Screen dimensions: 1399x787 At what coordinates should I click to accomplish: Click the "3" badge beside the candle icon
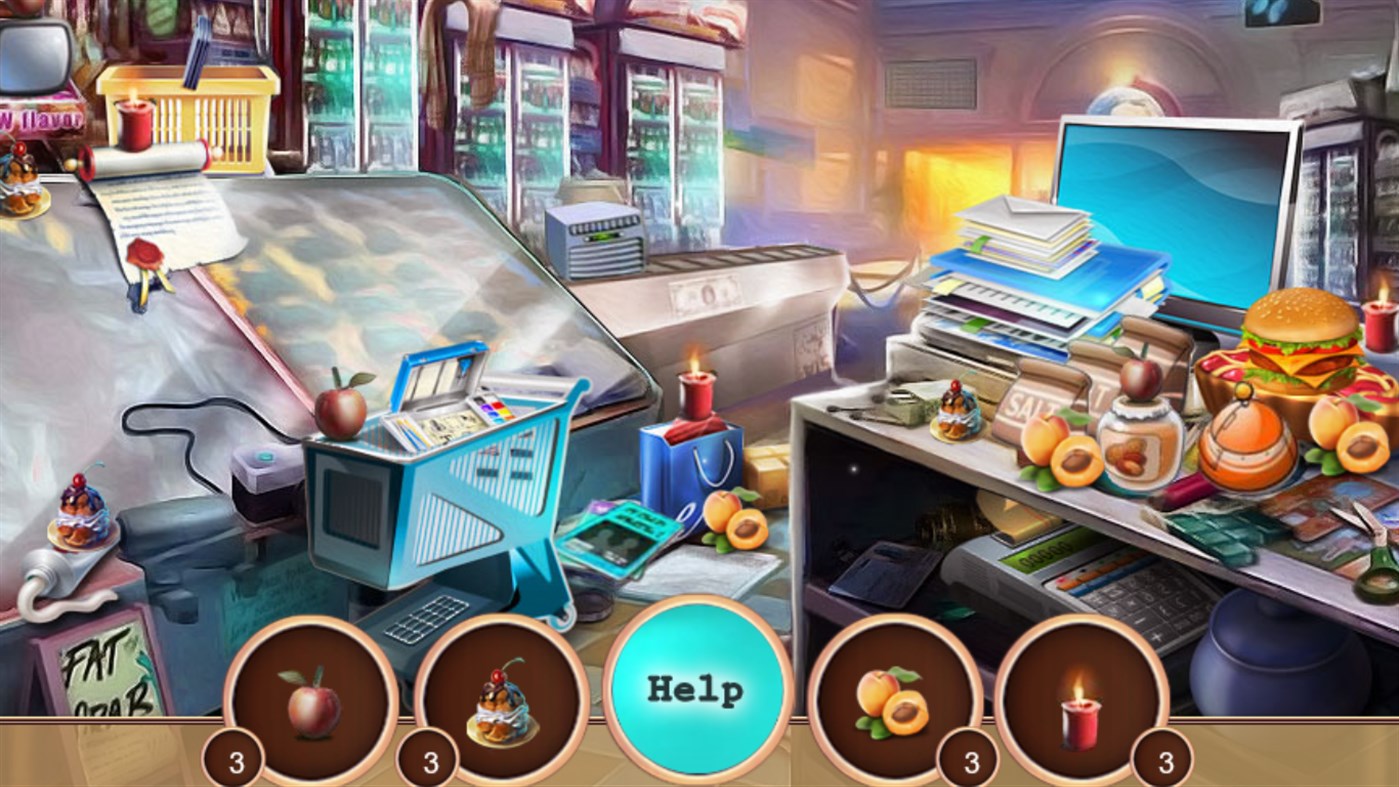(x=1163, y=759)
